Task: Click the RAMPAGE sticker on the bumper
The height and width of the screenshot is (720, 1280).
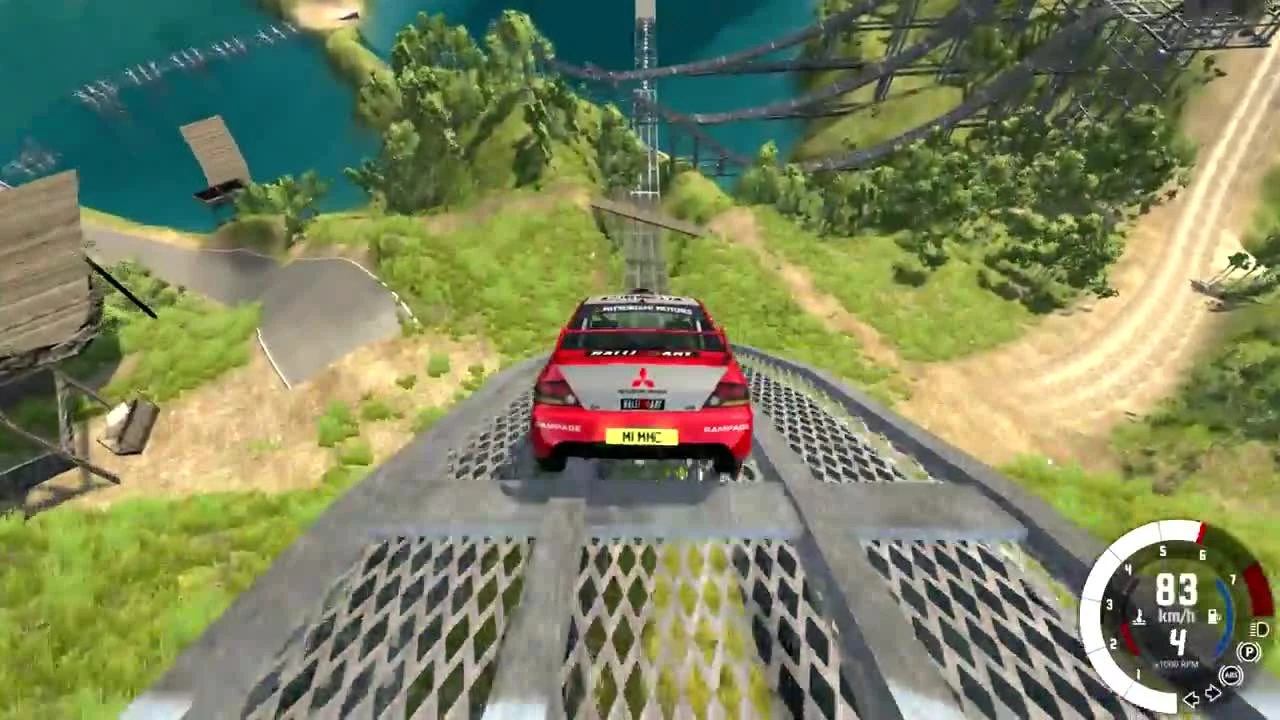Action: 558,426
